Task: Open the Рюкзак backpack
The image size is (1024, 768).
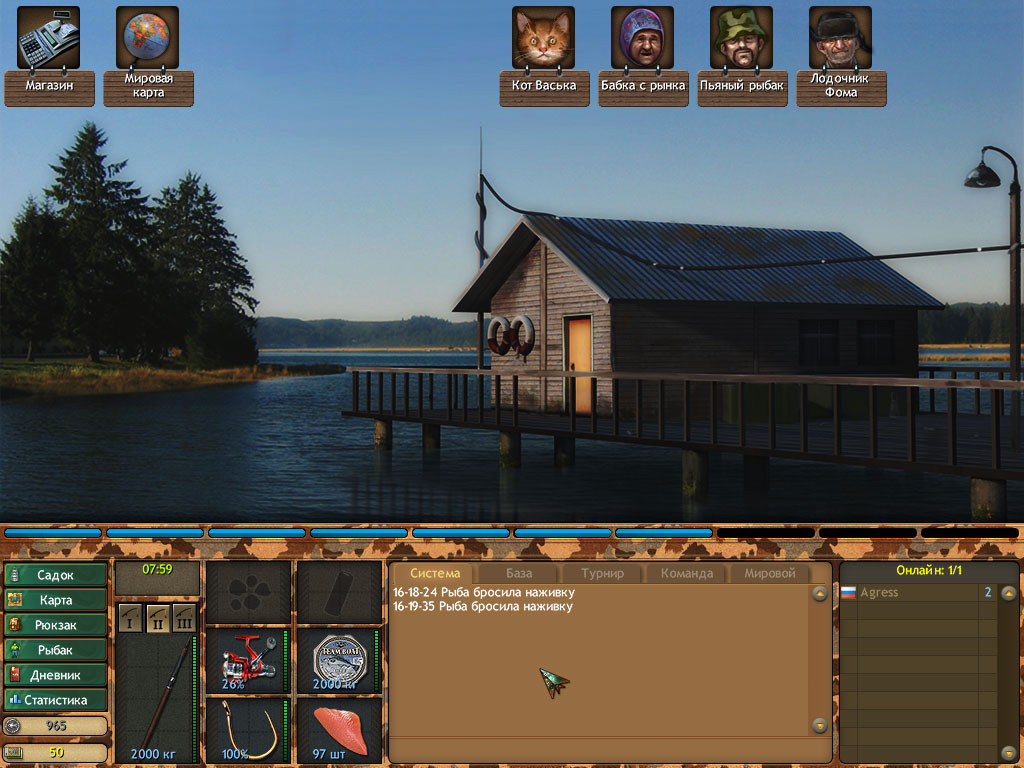Action: (x=56, y=625)
